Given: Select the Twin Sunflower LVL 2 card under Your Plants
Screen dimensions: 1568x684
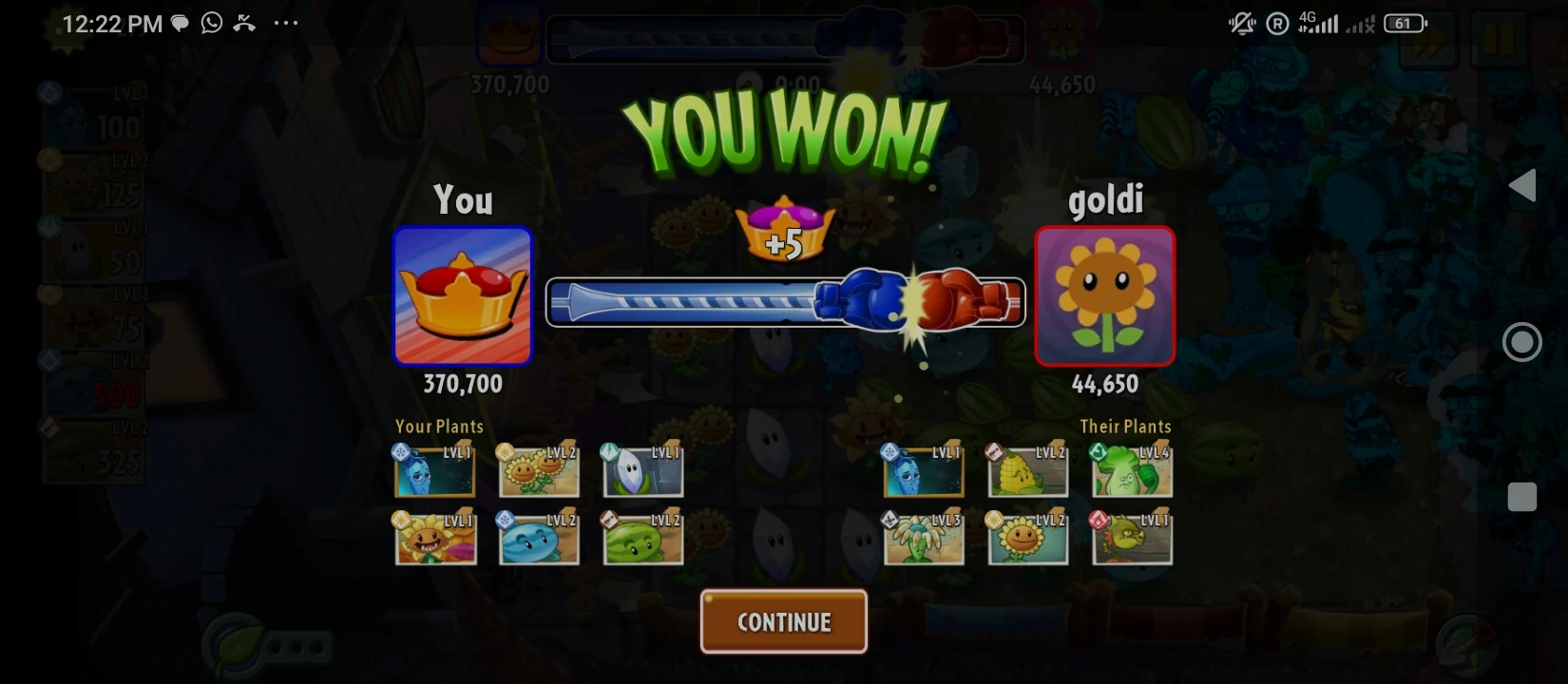Looking at the screenshot, I should coord(539,470).
